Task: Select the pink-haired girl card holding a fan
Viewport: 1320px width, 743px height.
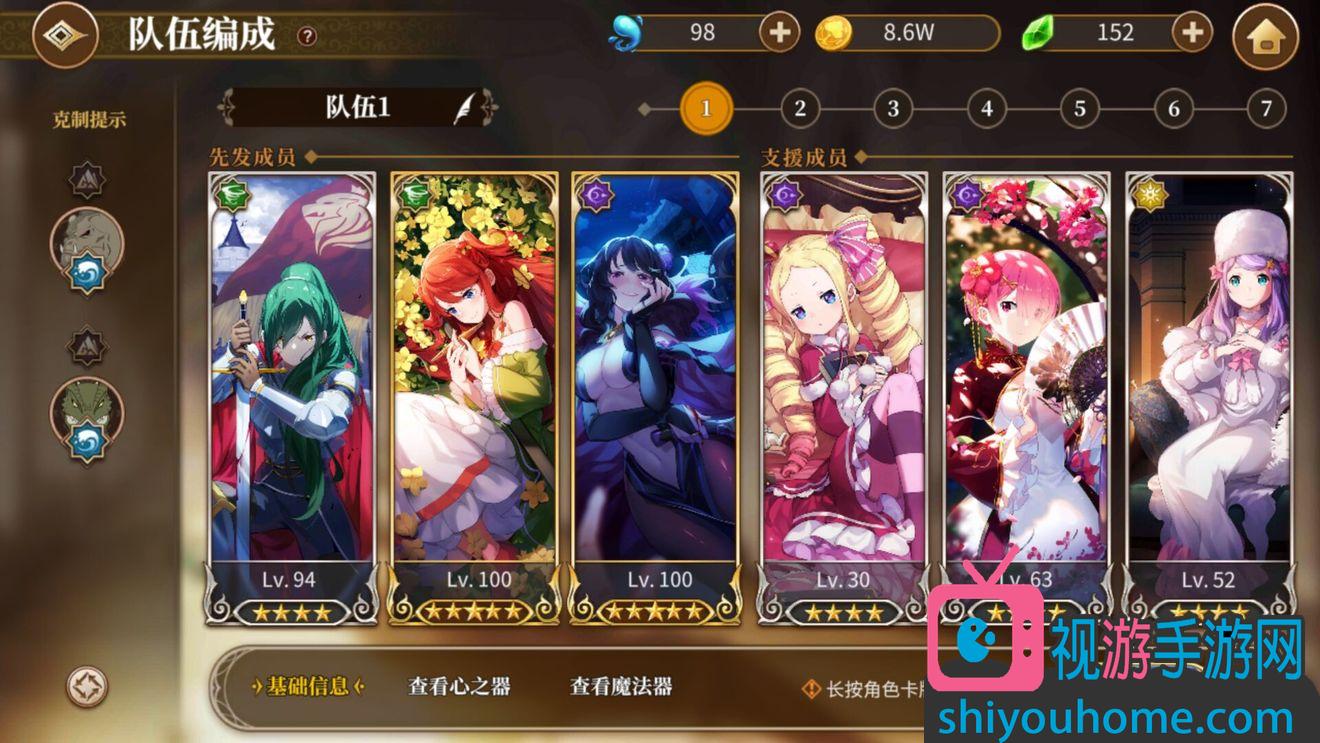Action: click(x=1026, y=380)
